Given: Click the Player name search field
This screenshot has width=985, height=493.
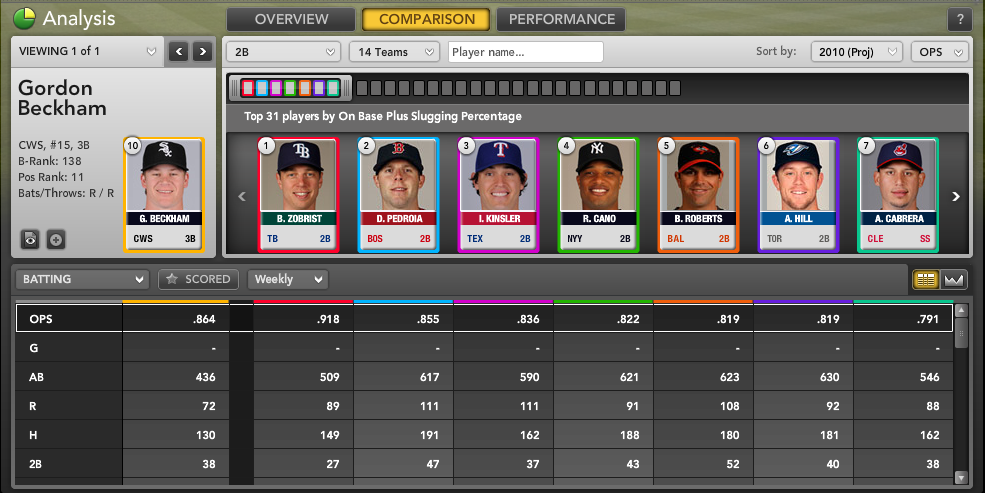Looking at the screenshot, I should (x=526, y=52).
